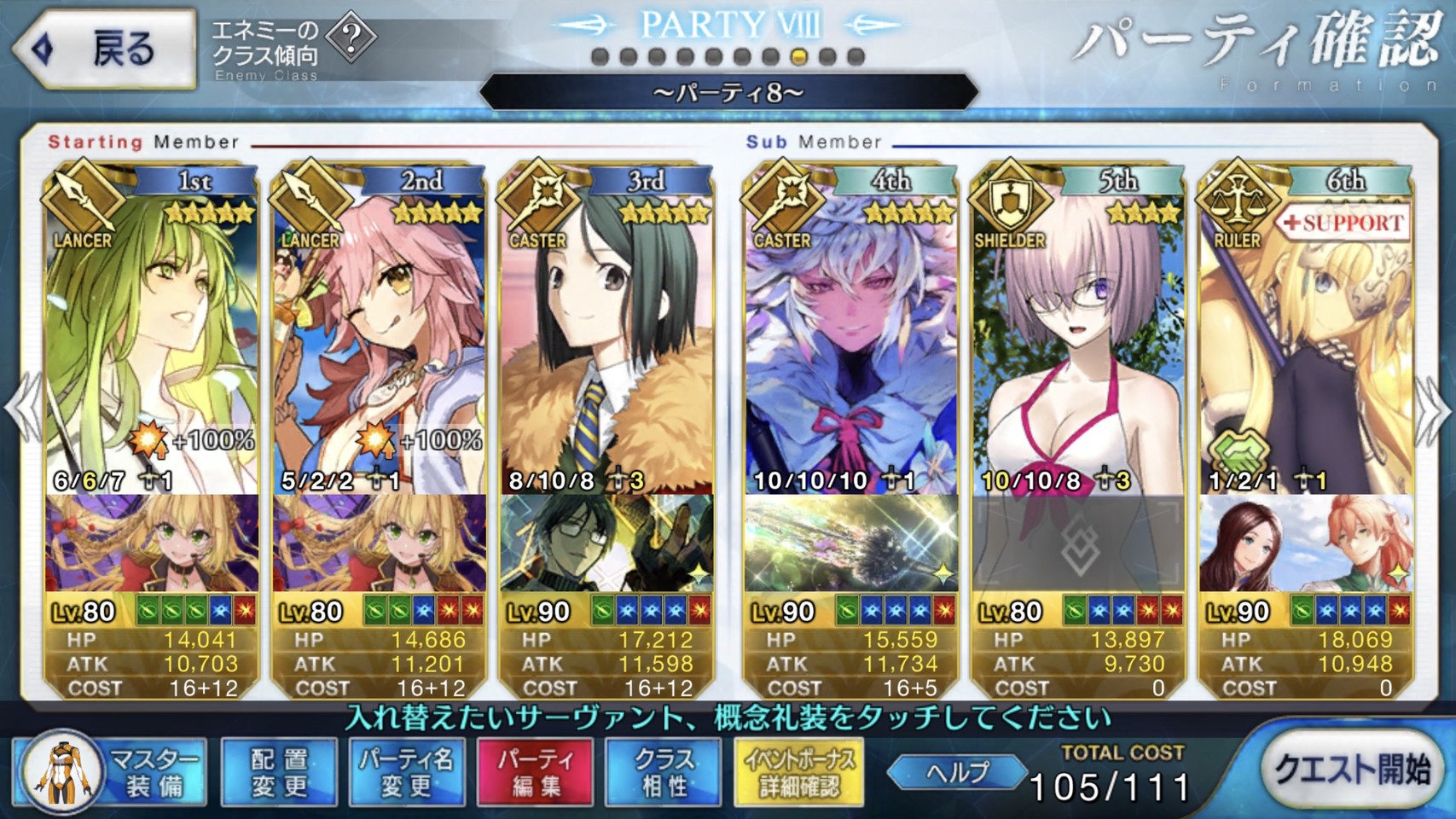
Task: Tap the Shielder's empty craft essence slot
Action: (1078, 544)
